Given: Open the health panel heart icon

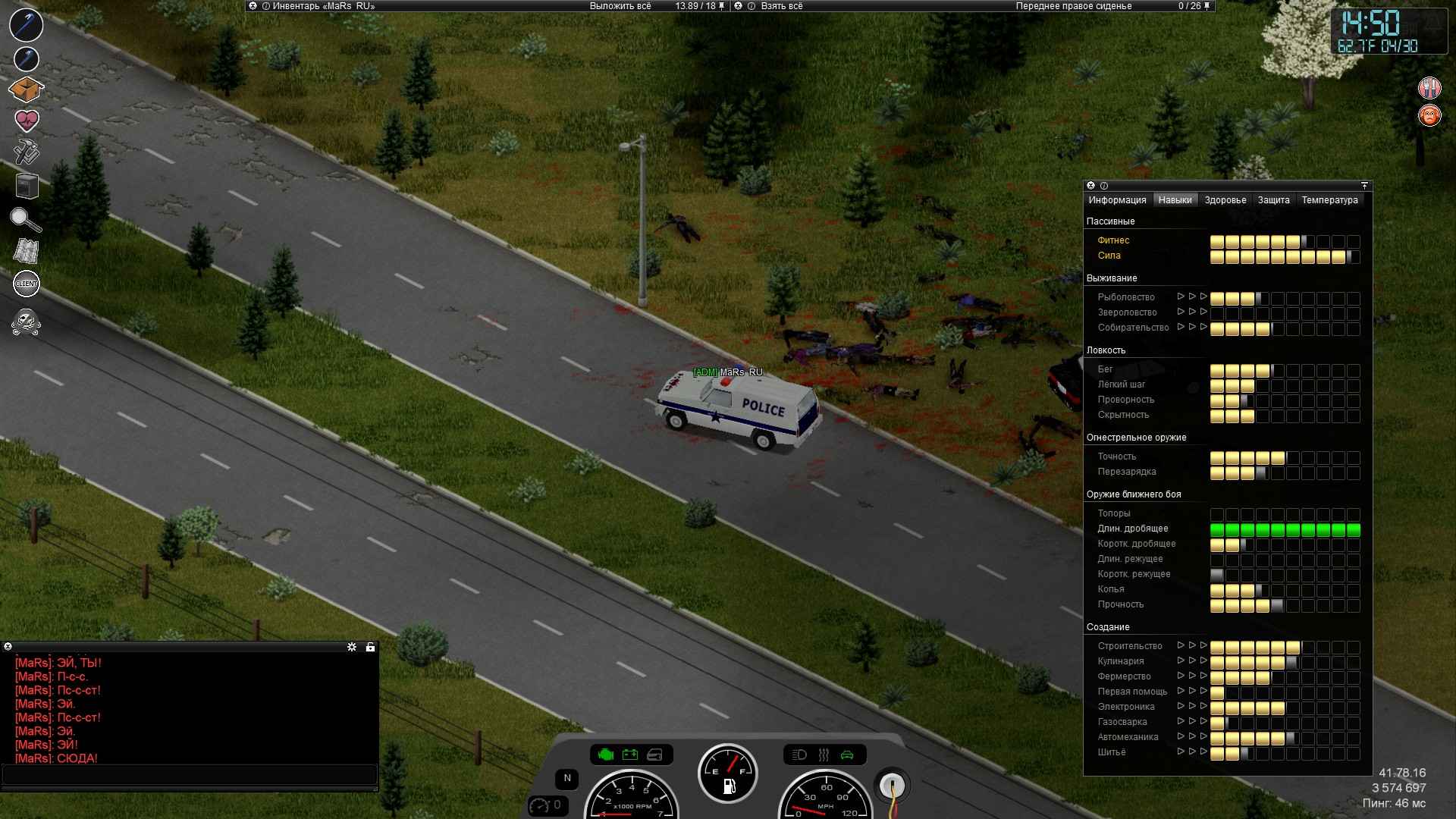Looking at the screenshot, I should point(27,120).
